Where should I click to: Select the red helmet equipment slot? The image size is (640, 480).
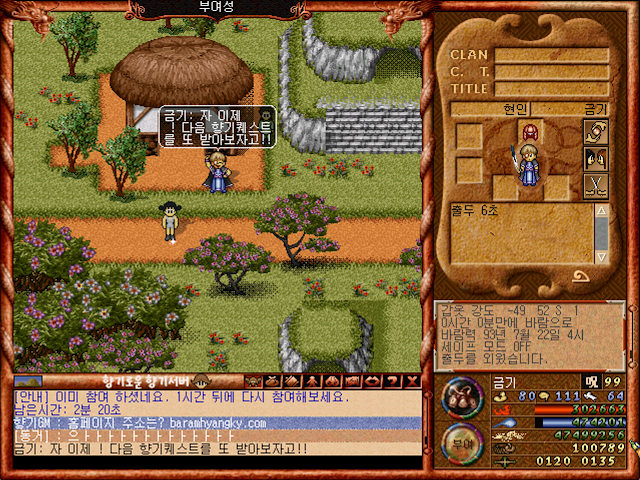click(528, 132)
